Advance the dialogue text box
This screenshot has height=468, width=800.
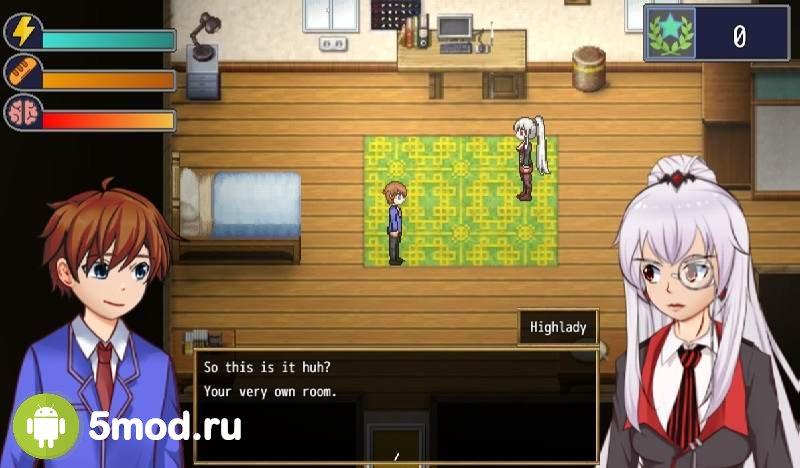[396, 404]
